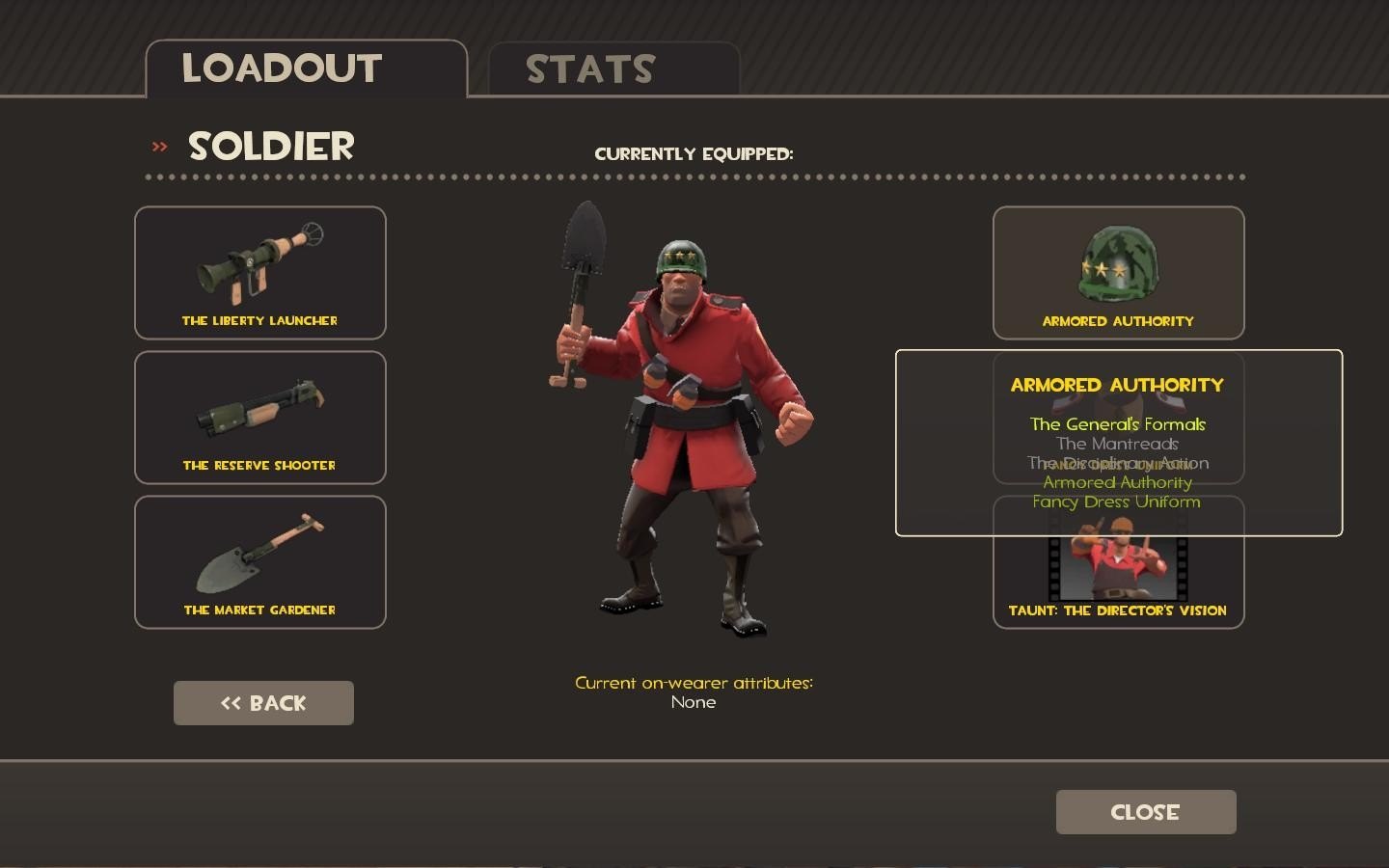Screen dimensions: 1389x868
Task: Switch to the Stats tab
Action: coord(613,68)
